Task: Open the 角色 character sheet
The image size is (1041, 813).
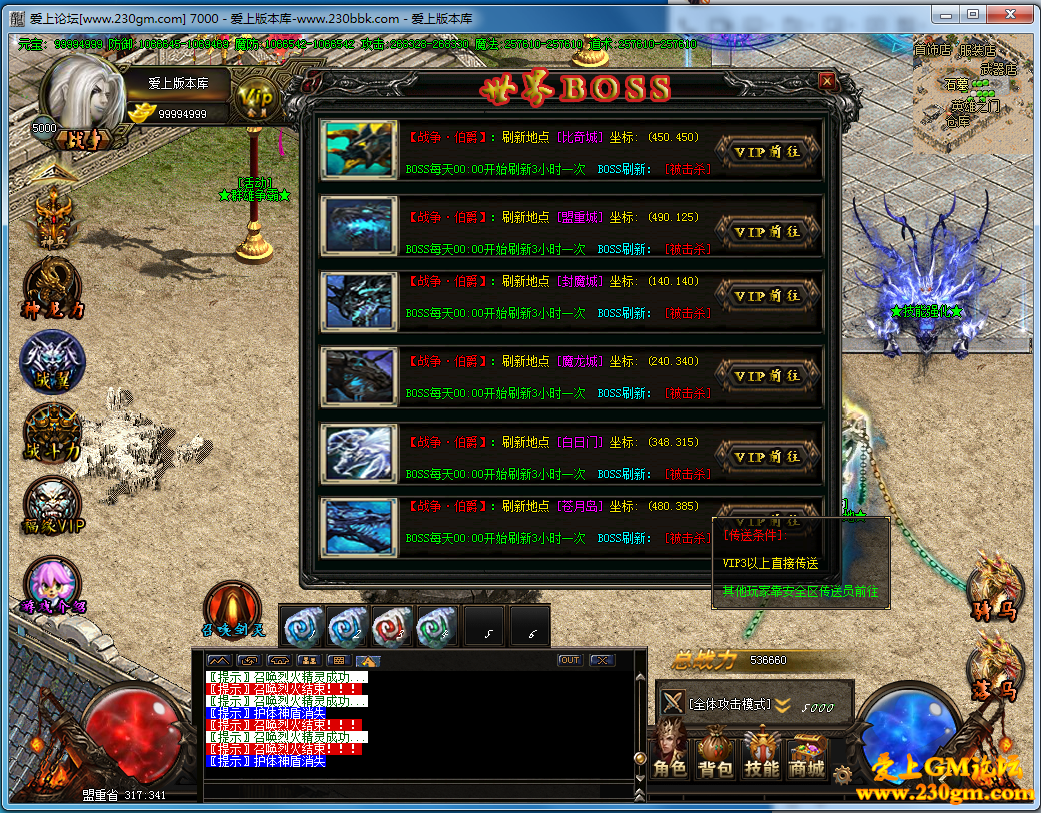Action: (670, 755)
